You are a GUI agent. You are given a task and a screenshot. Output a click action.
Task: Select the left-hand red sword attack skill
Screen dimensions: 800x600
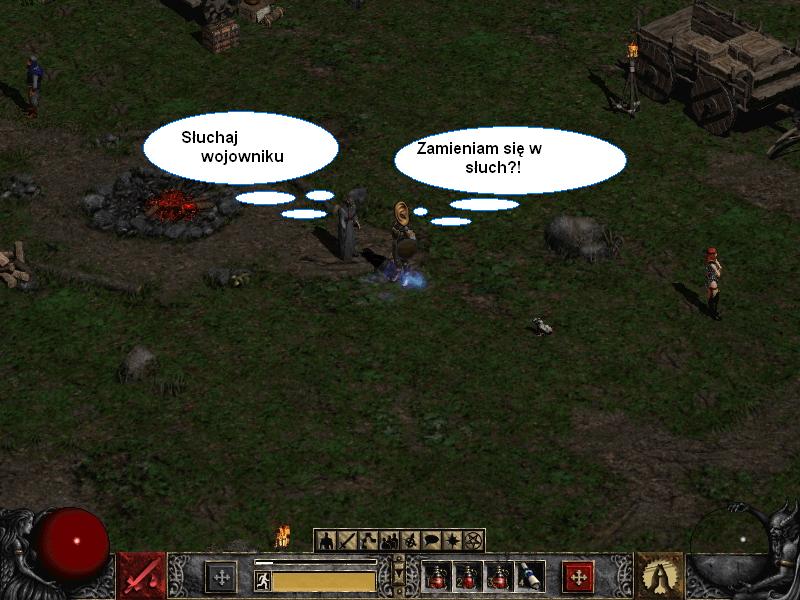click(141, 576)
